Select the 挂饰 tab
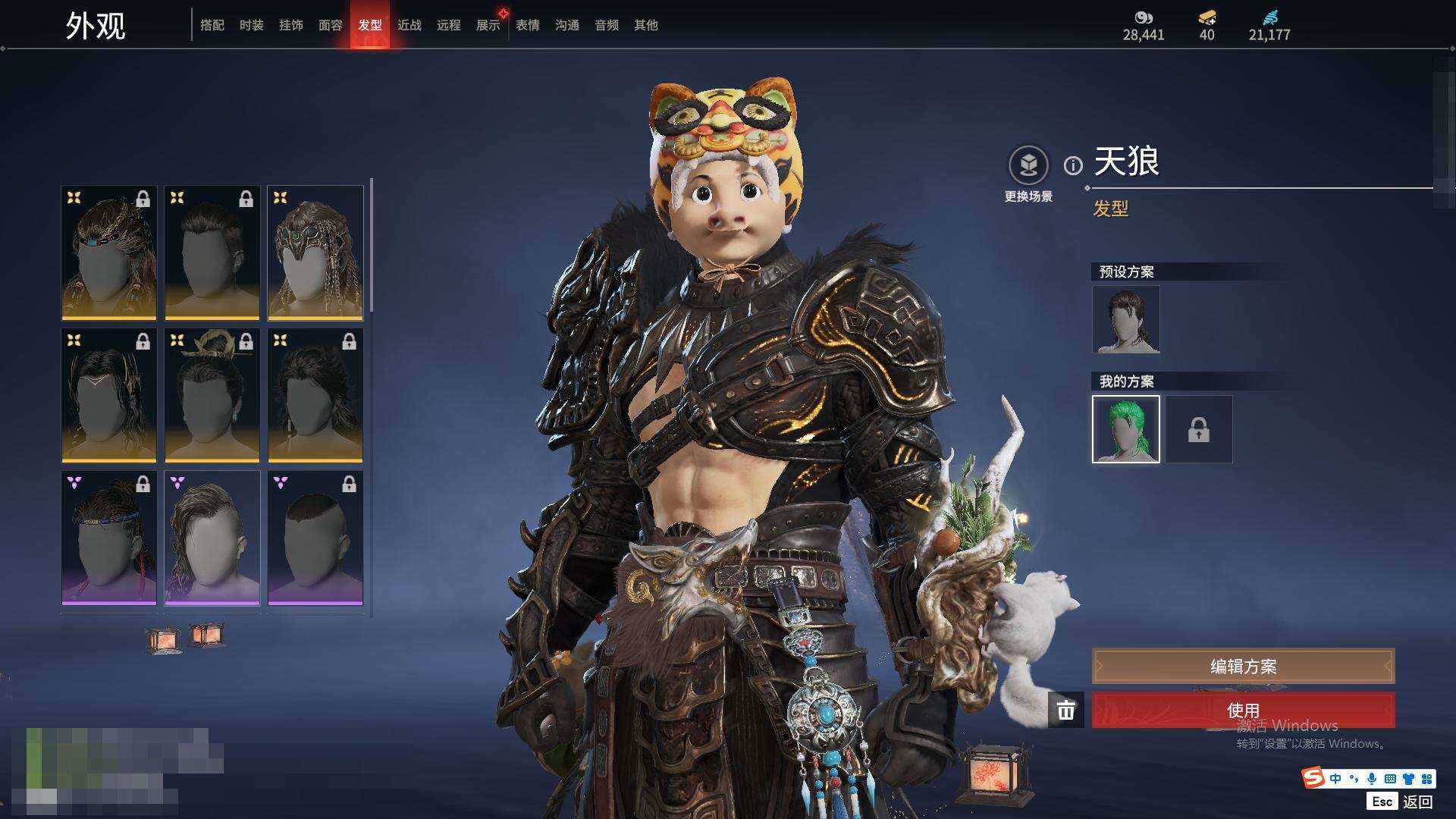The width and height of the screenshot is (1456, 819). [x=291, y=25]
